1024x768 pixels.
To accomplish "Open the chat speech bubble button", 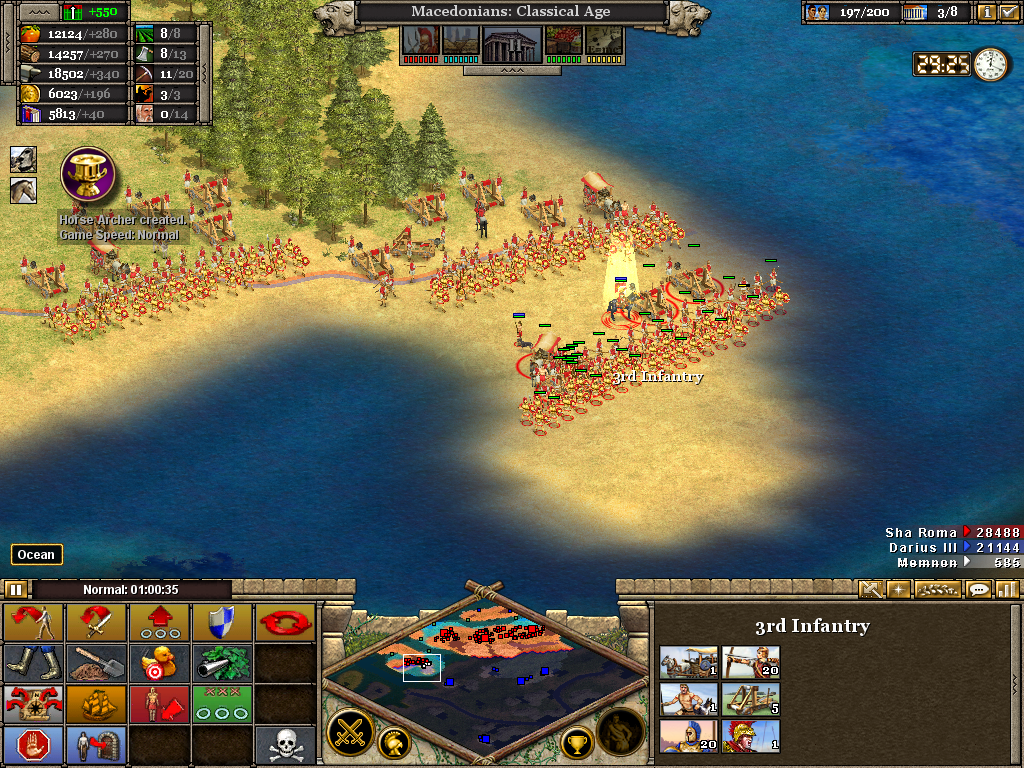I will [x=979, y=590].
